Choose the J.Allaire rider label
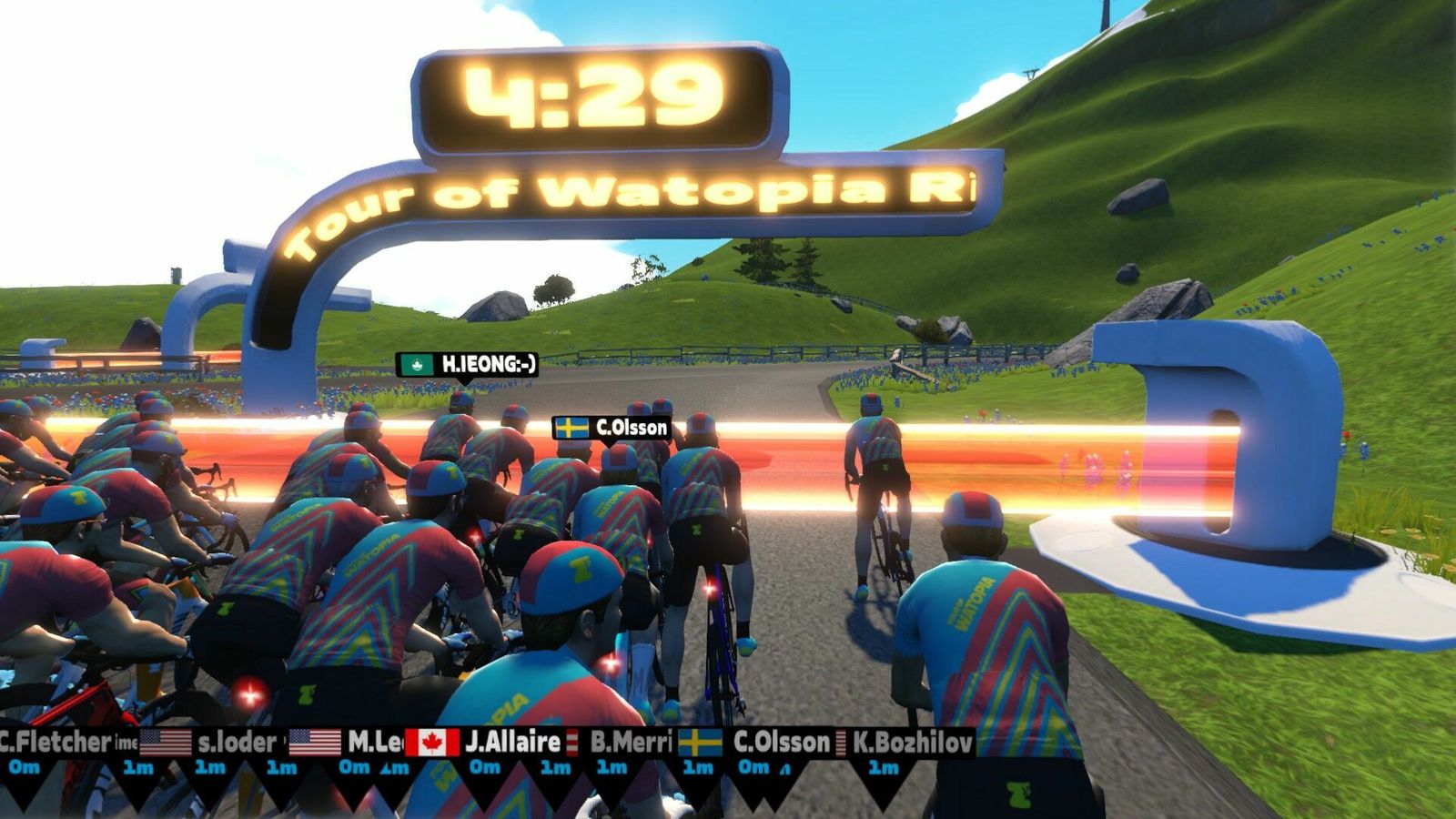 coord(511,743)
